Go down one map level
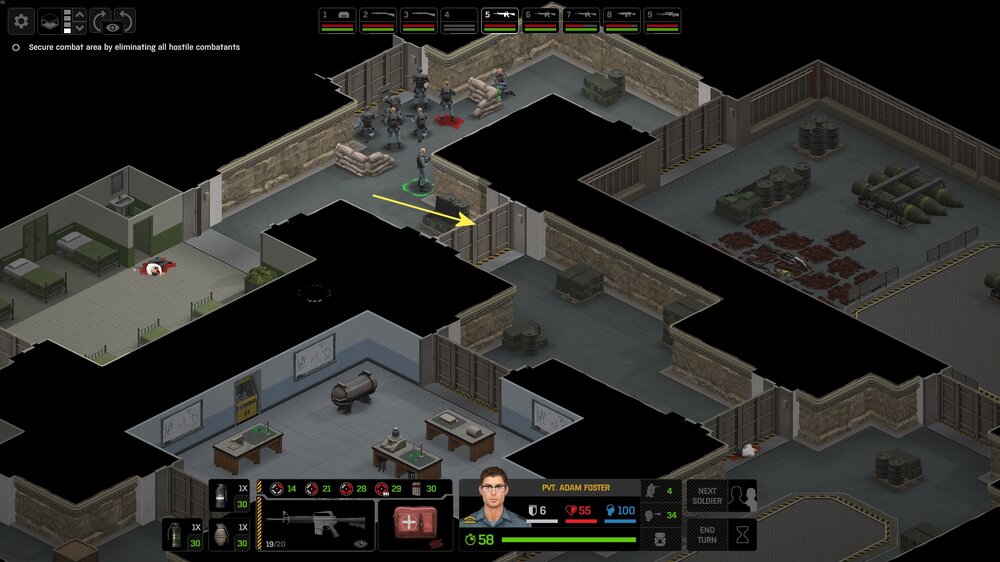Image resolution: width=1000 pixels, height=562 pixels. tap(81, 28)
